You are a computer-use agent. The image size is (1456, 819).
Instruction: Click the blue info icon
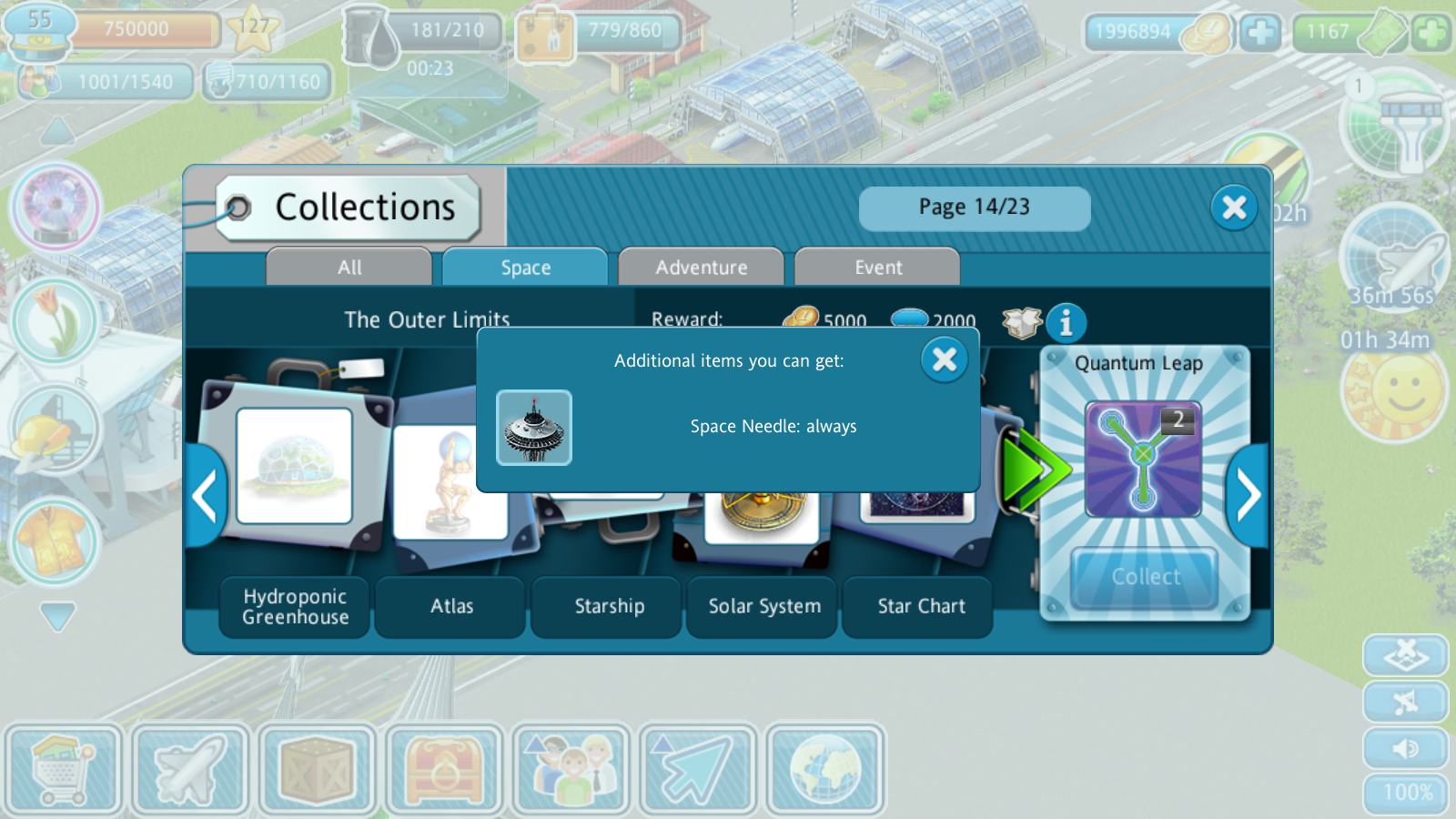point(1066,323)
